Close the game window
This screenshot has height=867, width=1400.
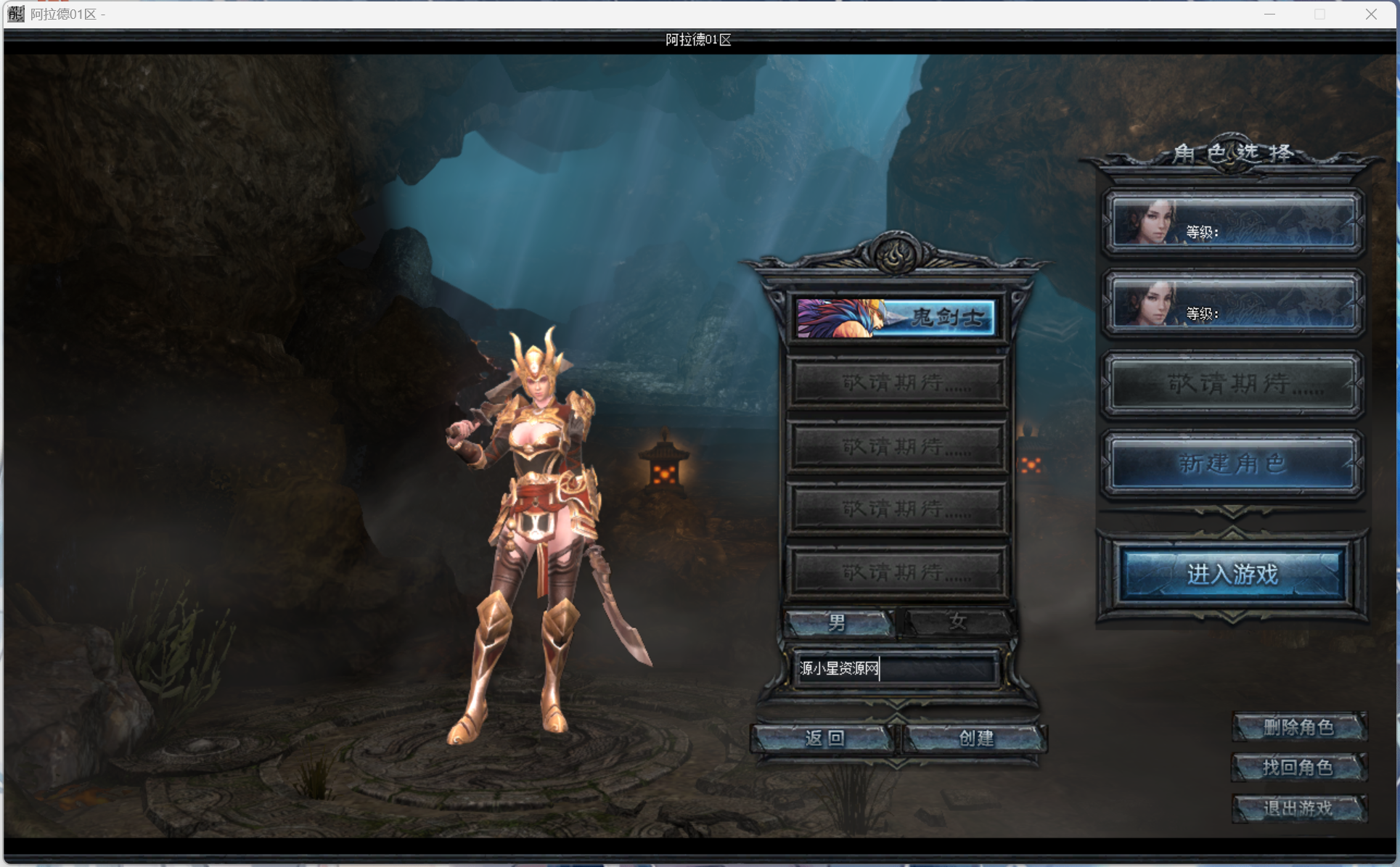pos(1370,14)
